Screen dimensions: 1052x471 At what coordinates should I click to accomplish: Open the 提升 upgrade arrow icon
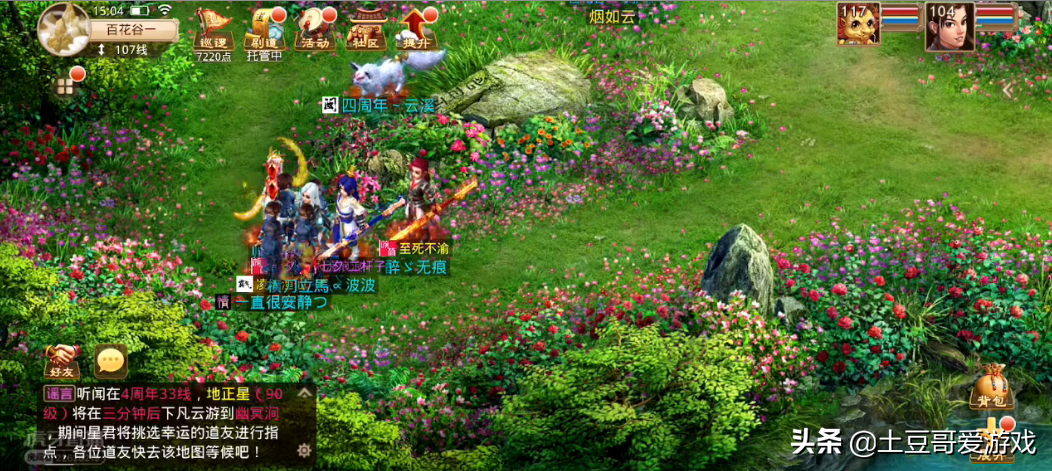tap(416, 29)
